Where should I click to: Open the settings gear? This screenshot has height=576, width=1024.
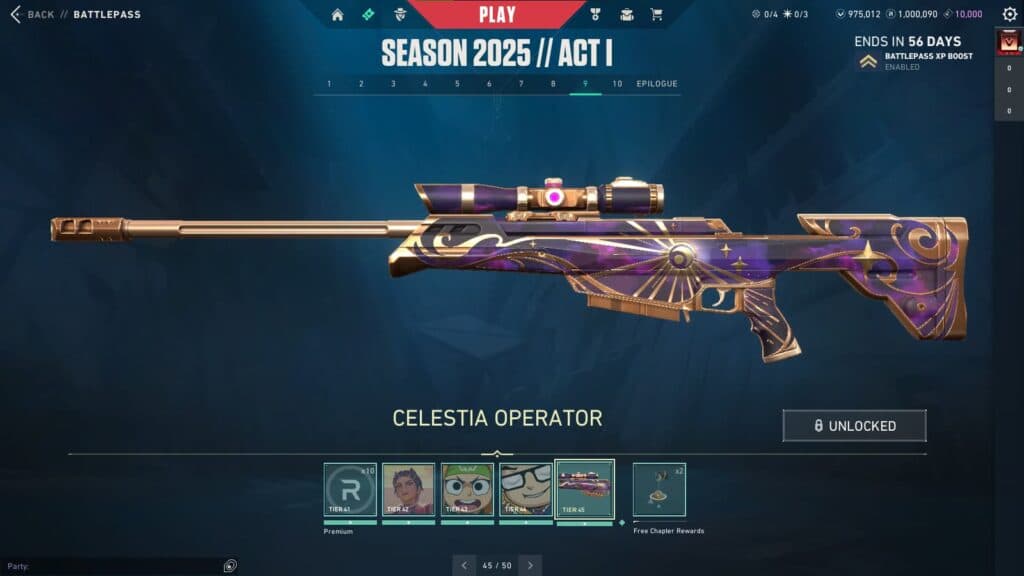(x=1009, y=15)
